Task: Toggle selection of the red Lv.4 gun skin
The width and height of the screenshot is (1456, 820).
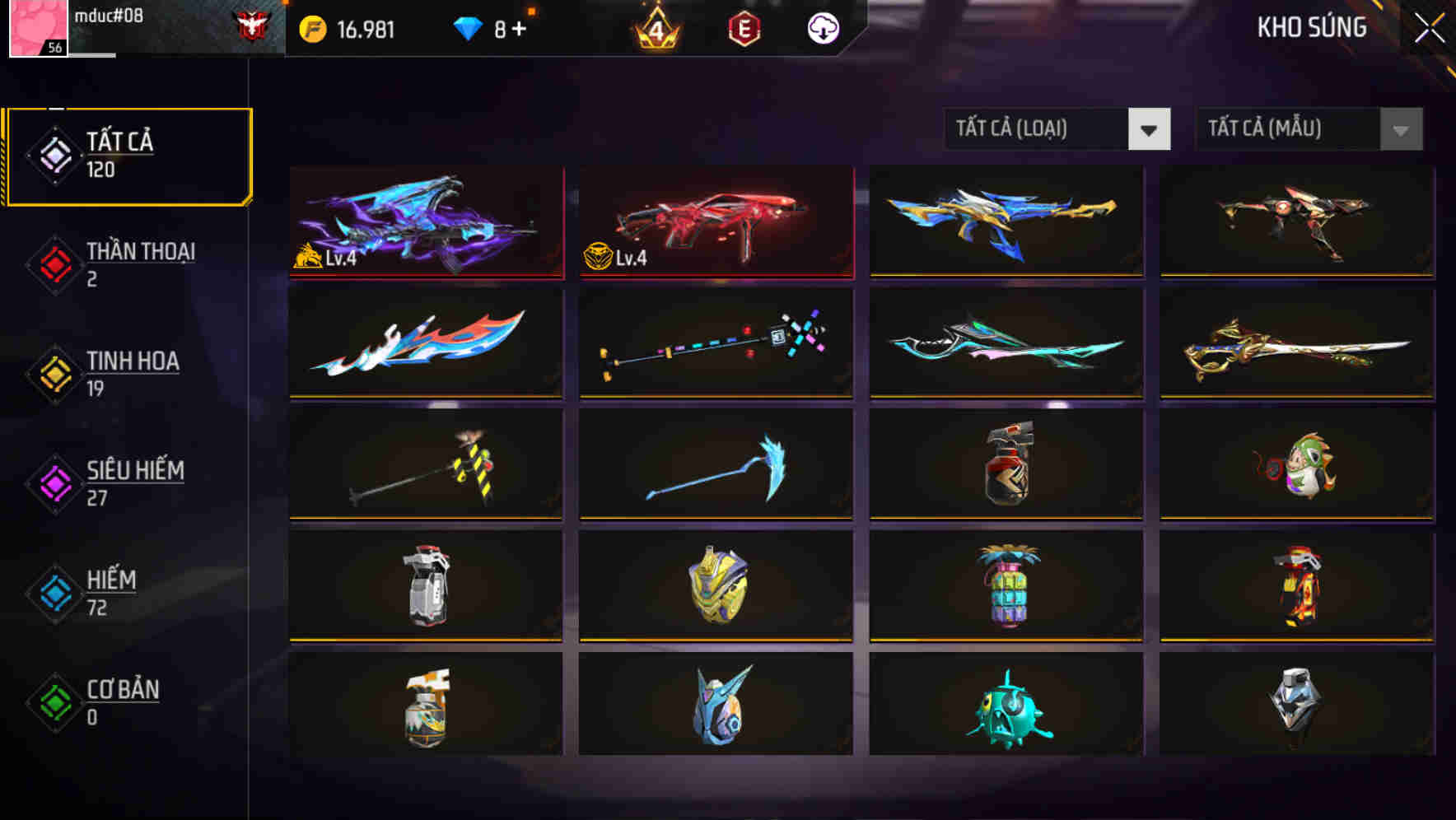Action: pos(715,221)
